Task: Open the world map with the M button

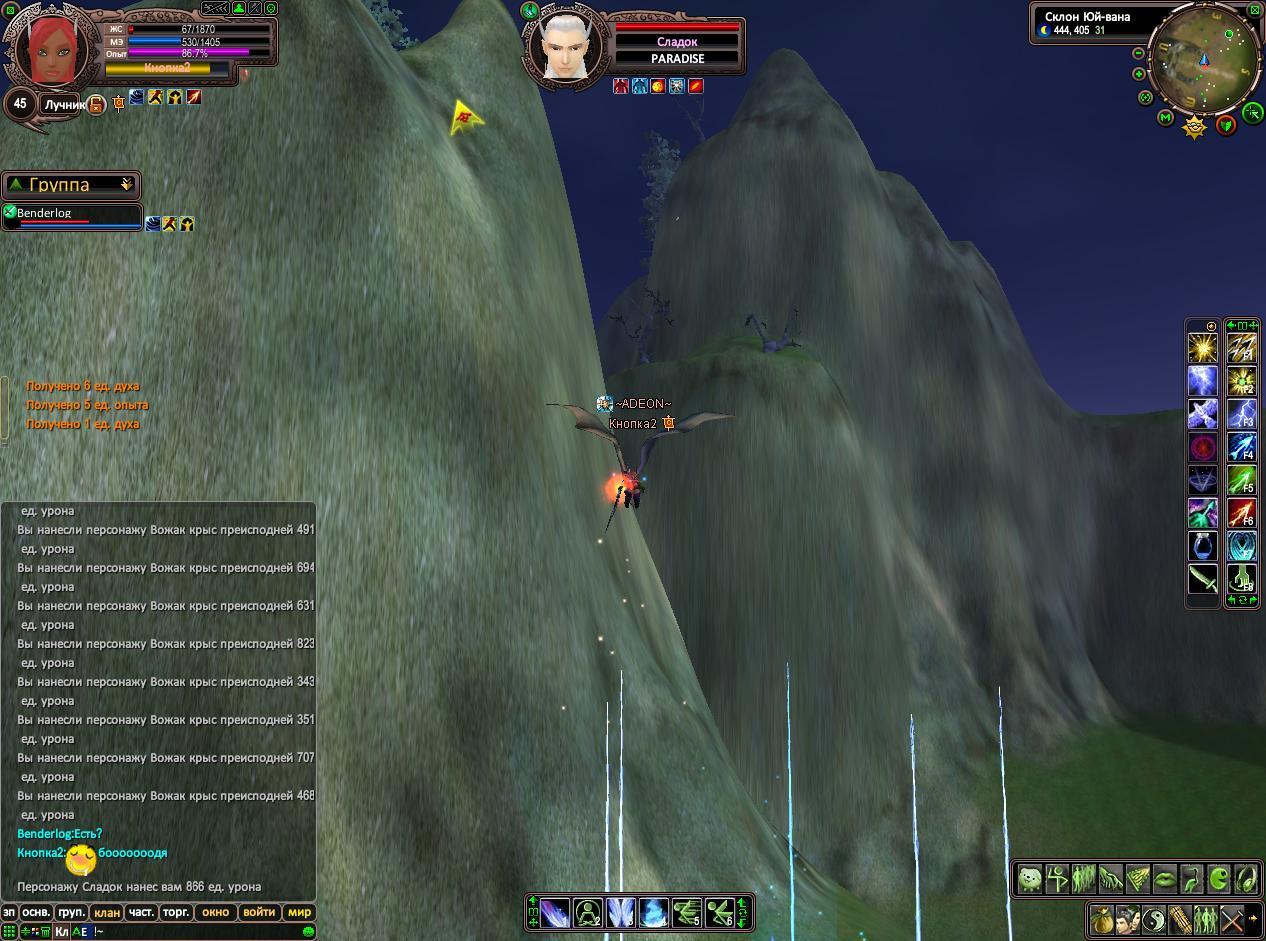Action: [1165, 117]
